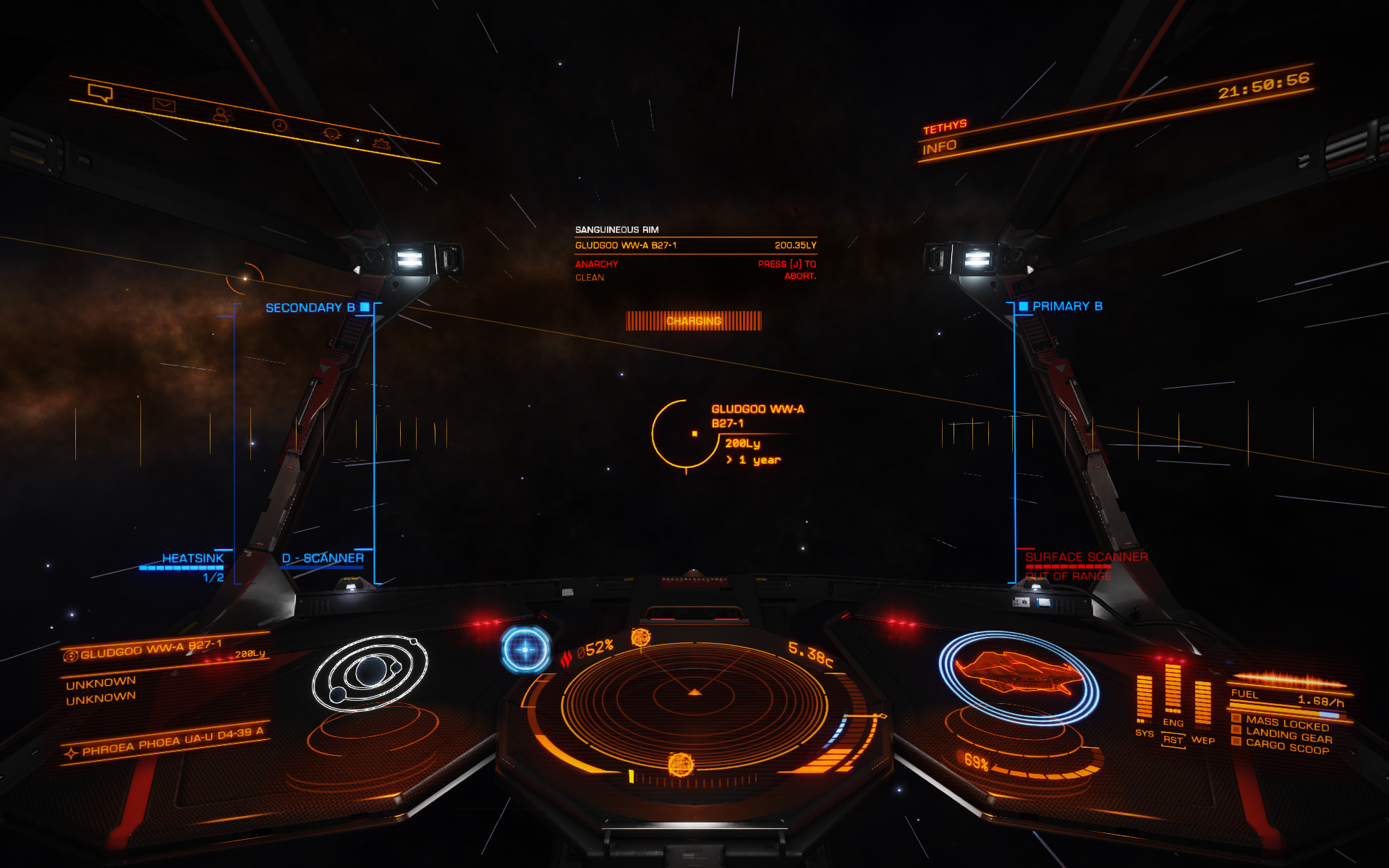Open the settings gear icon
This screenshot has width=1389, height=868.
(x=382, y=145)
